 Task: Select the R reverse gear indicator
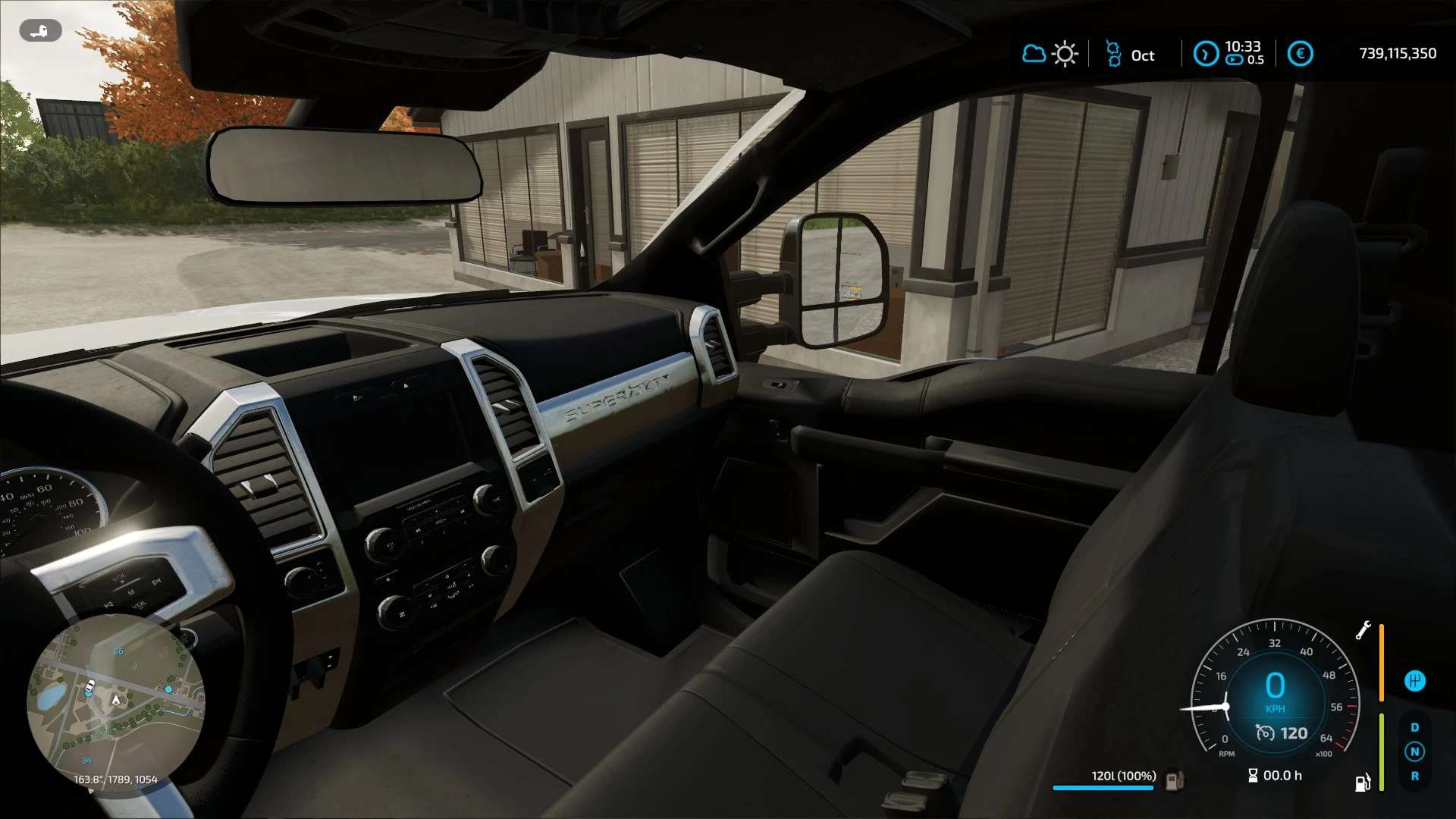pos(1414,776)
